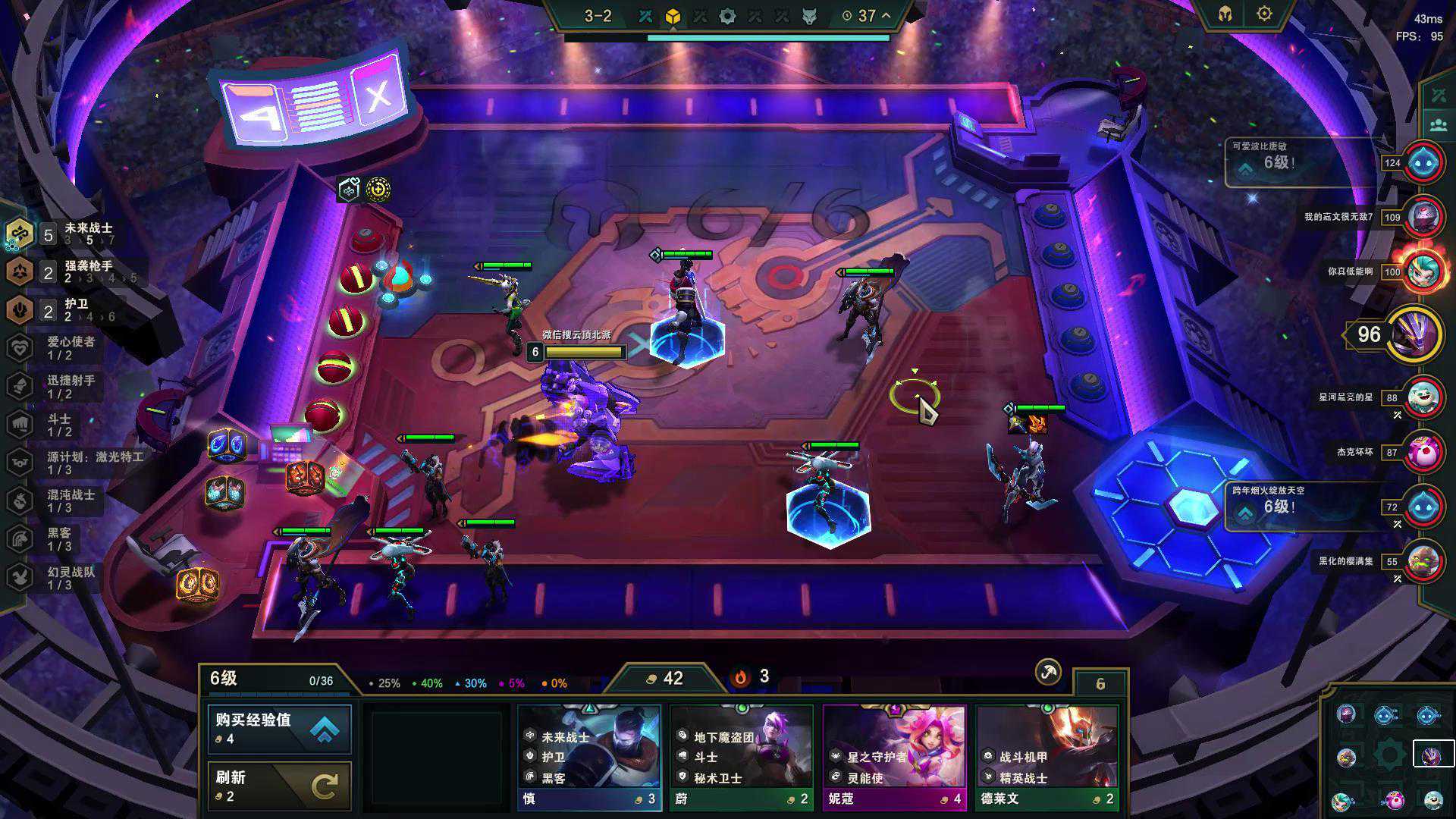This screenshot has height=819, width=1456.
Task: Click the minimap board overview
Action: click(1389, 756)
